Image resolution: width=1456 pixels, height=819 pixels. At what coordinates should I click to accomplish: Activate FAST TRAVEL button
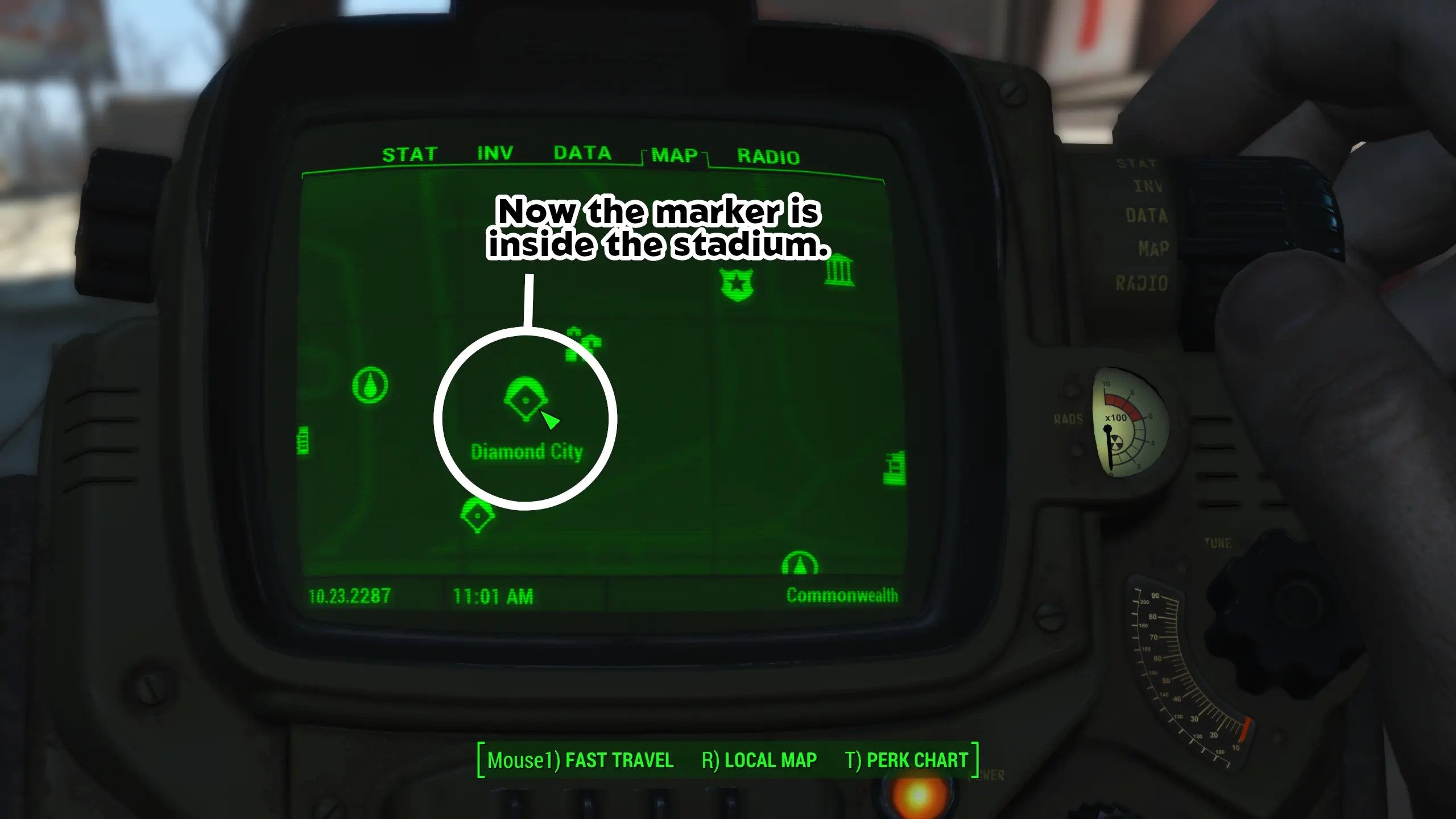pos(580,760)
